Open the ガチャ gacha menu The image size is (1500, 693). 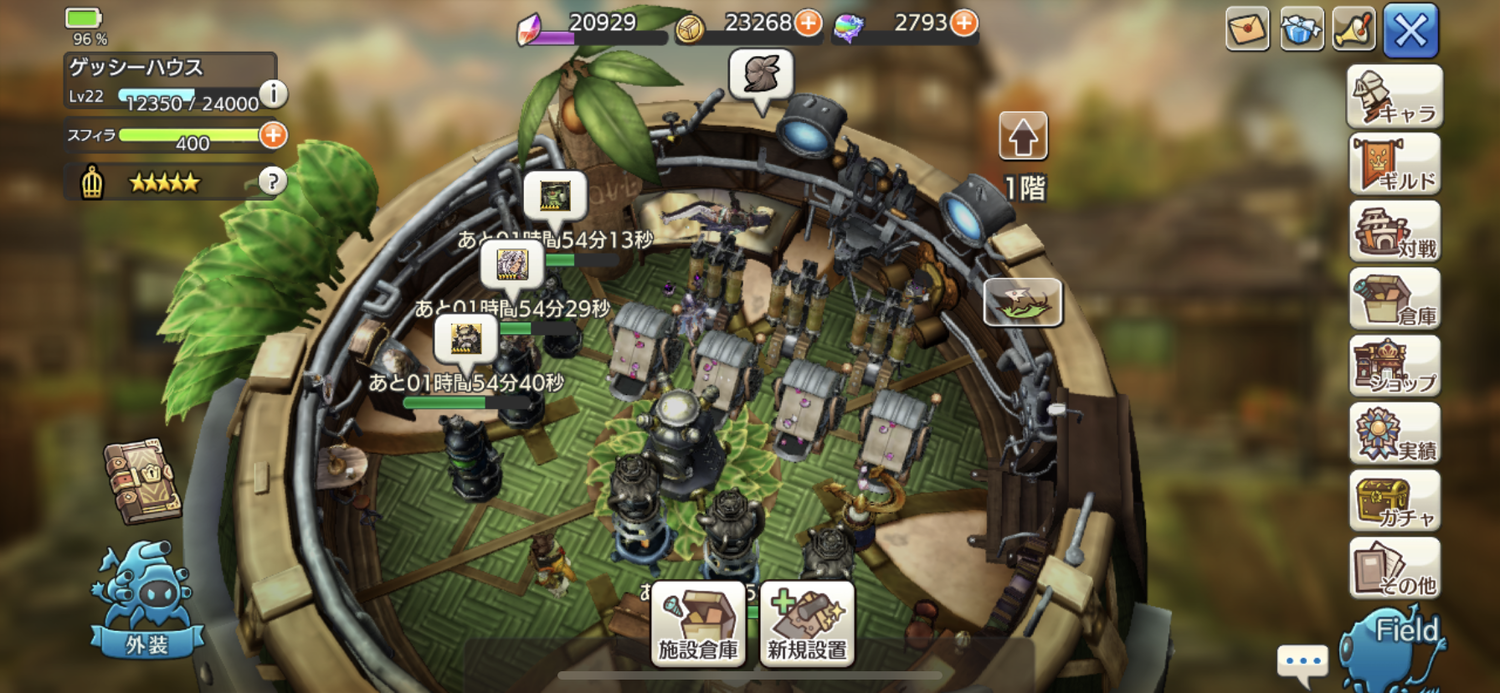tap(1395, 500)
